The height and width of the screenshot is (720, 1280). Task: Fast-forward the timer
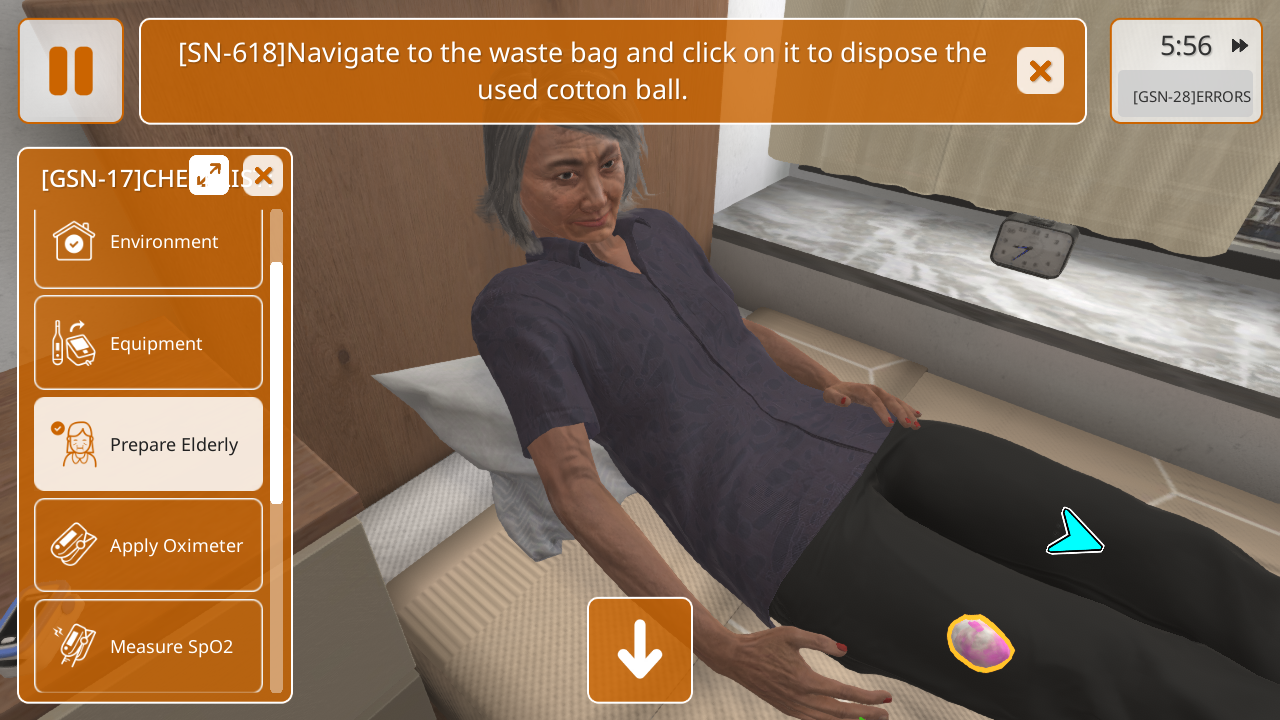click(1240, 46)
